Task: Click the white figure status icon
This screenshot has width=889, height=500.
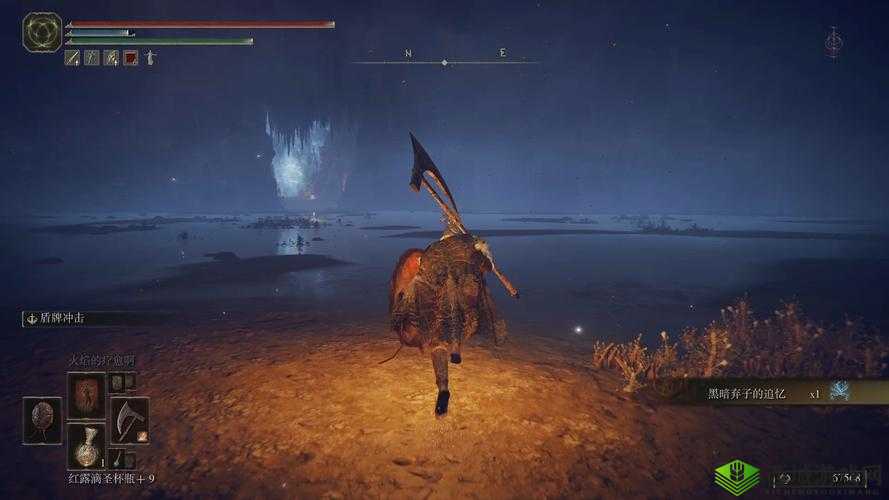Action: click(149, 58)
